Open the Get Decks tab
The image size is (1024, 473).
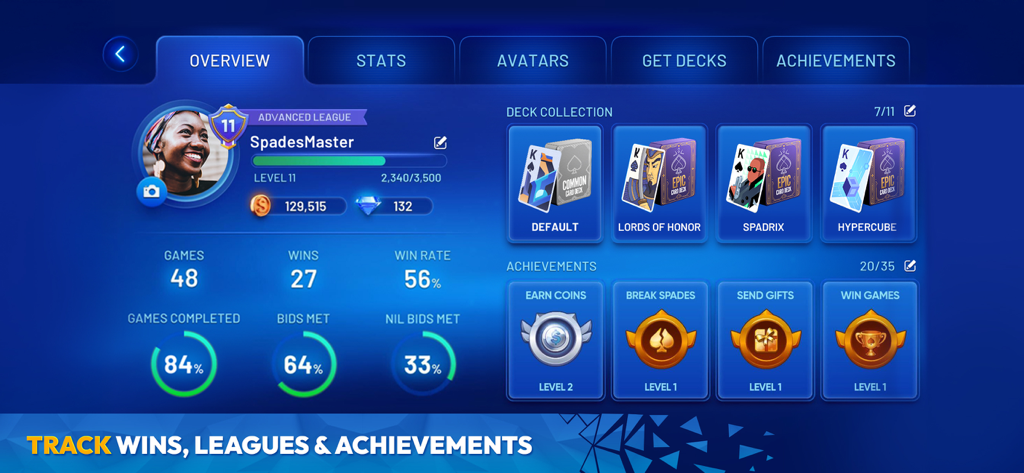coord(684,60)
